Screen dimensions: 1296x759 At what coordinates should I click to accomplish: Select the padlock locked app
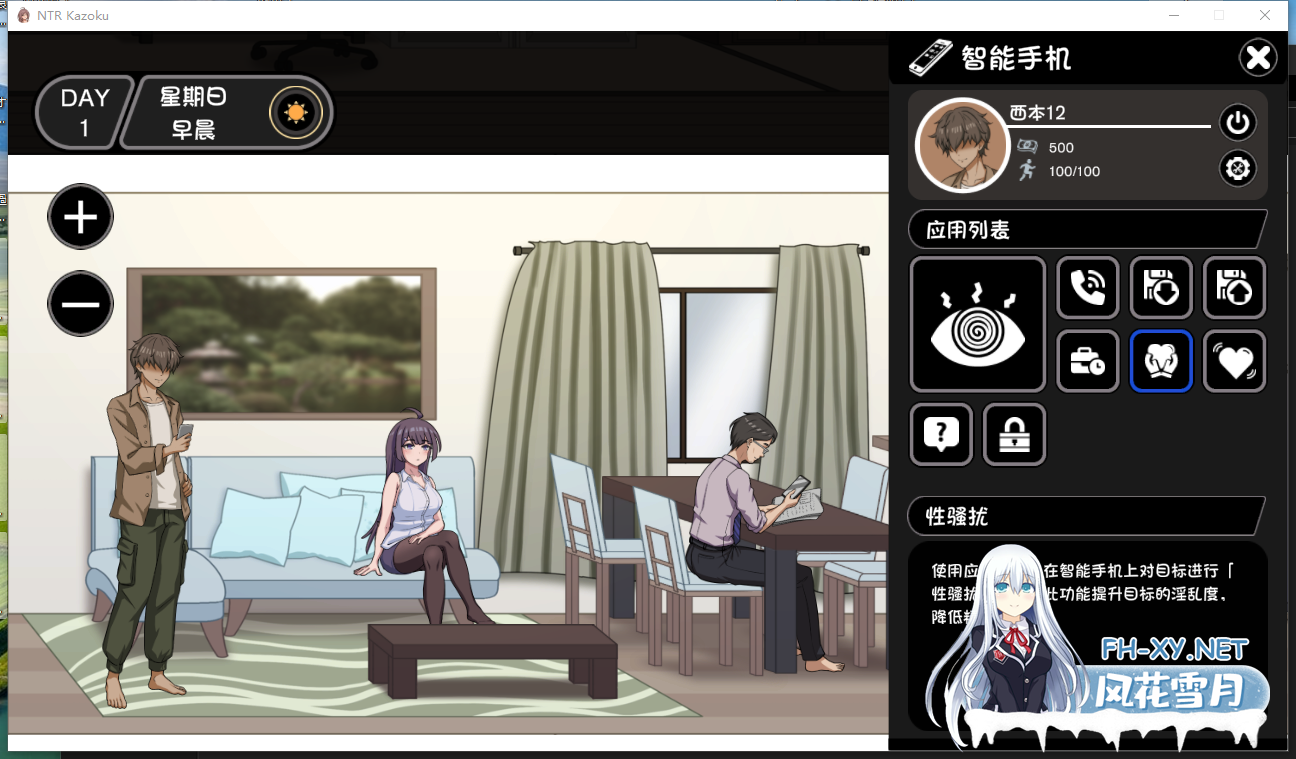pyautogui.click(x=1014, y=434)
